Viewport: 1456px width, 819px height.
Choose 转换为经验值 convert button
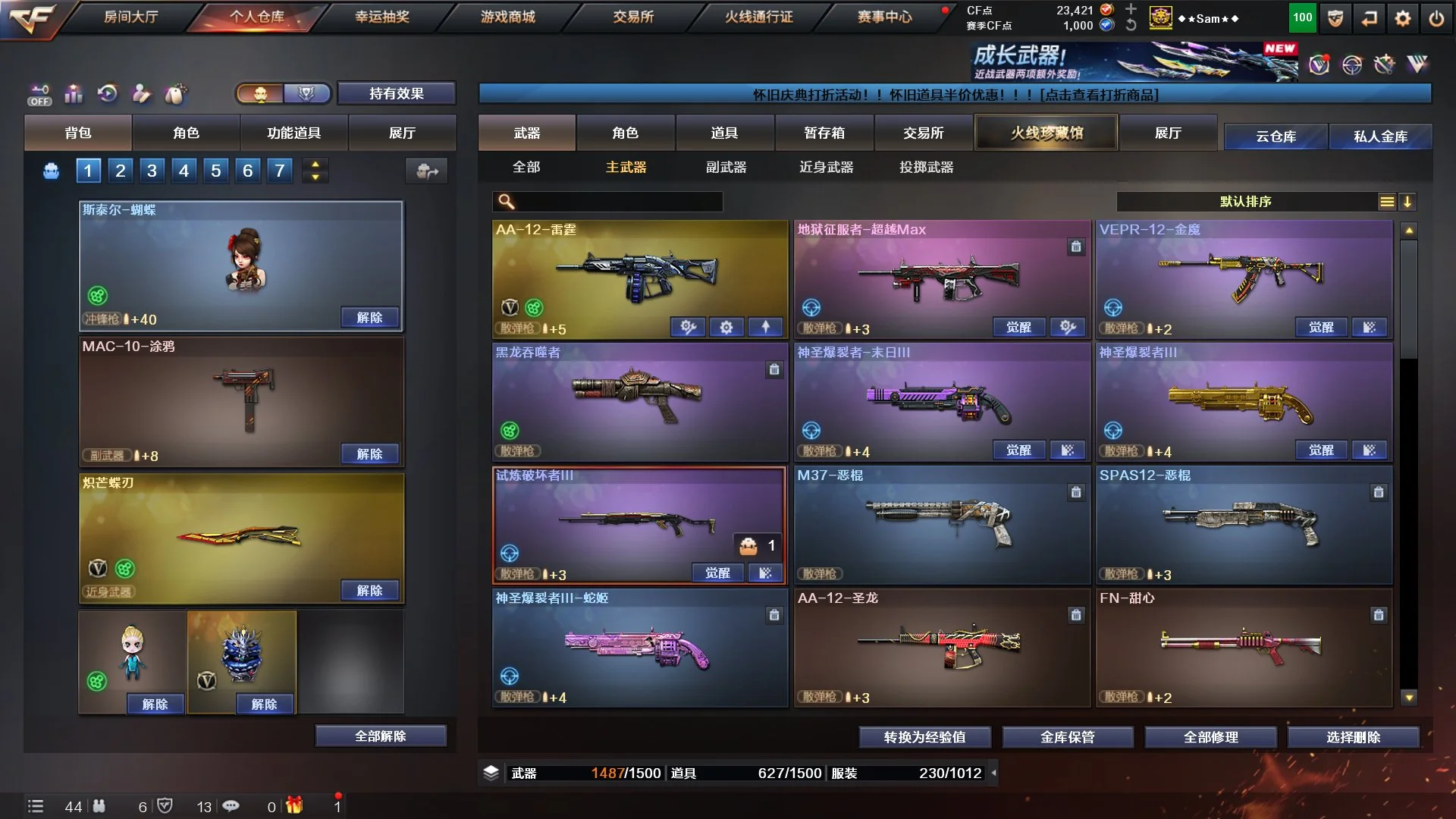point(924,737)
